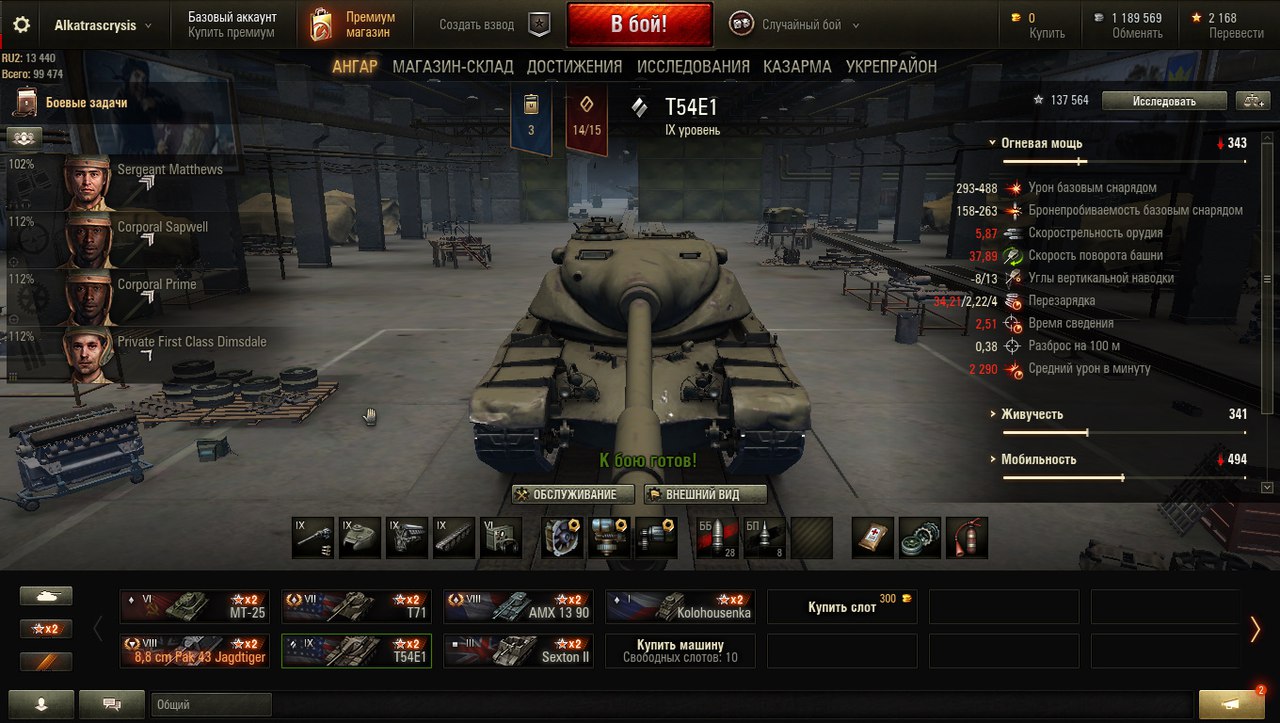Select the MT-25 tank in carousel
This screenshot has height=723, width=1280.
coord(194,606)
